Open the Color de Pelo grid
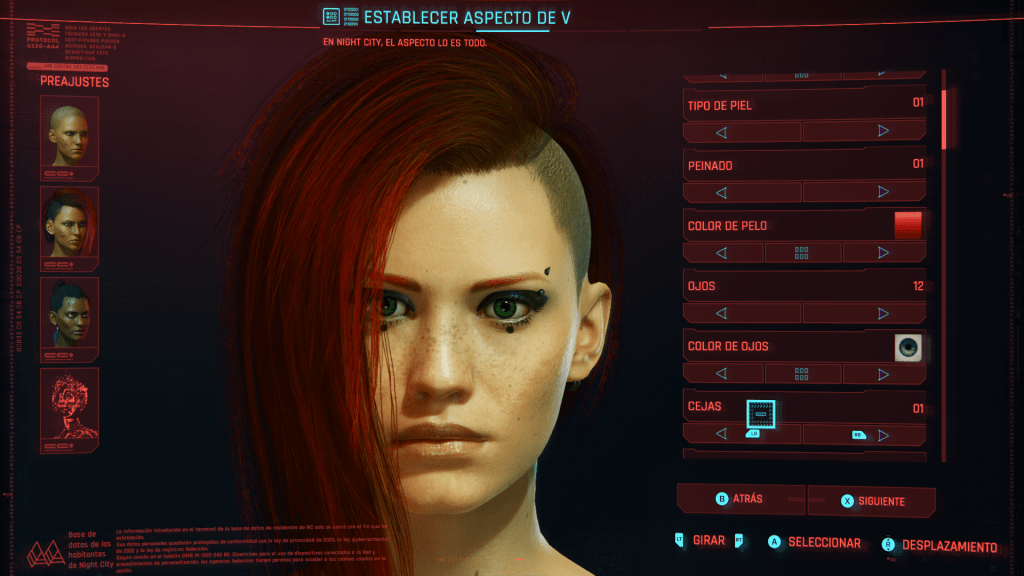This screenshot has width=1024, height=576. [x=802, y=253]
